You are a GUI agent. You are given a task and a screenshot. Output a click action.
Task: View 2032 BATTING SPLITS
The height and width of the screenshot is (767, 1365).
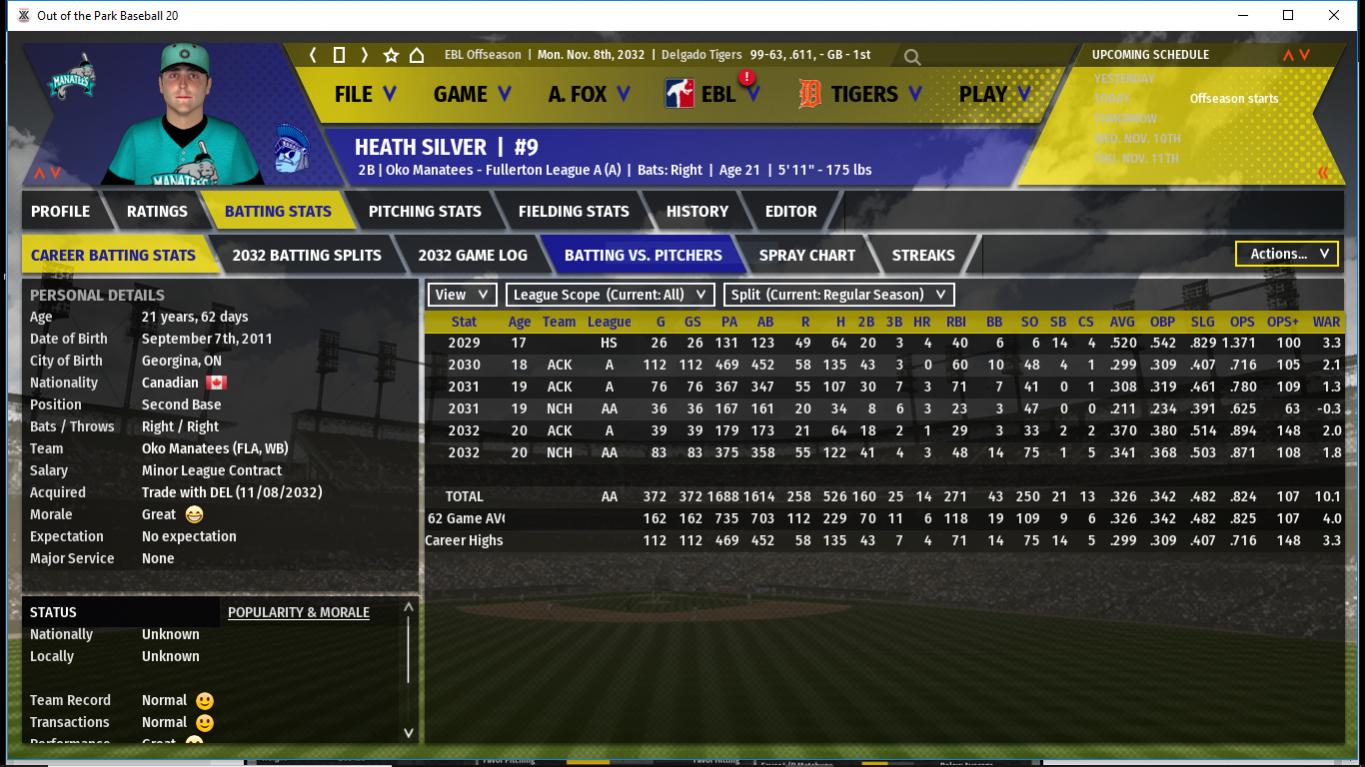(307, 255)
